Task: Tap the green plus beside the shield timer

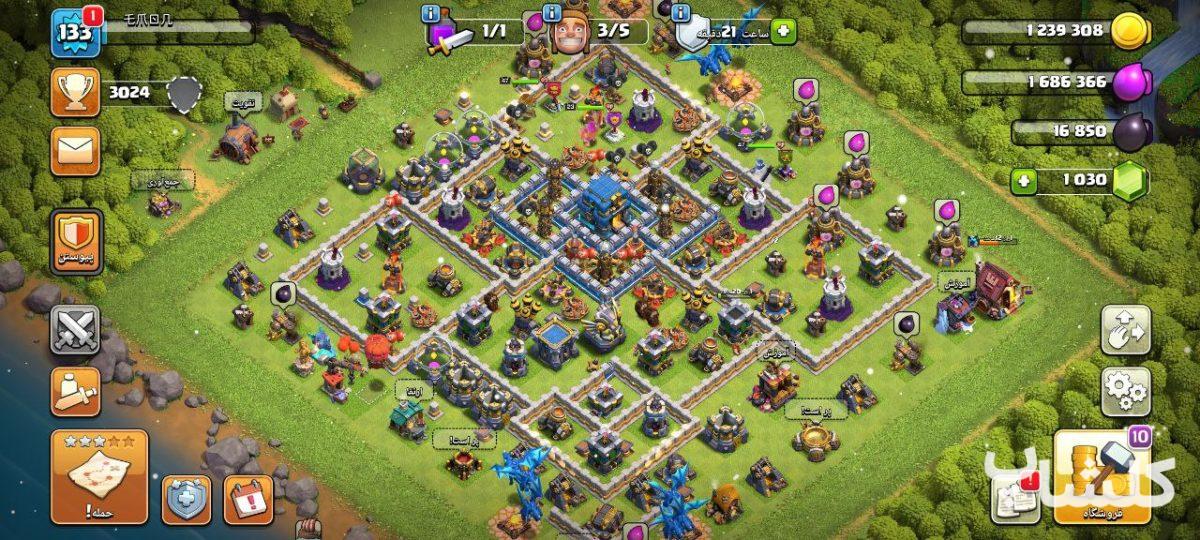Action: tap(783, 31)
